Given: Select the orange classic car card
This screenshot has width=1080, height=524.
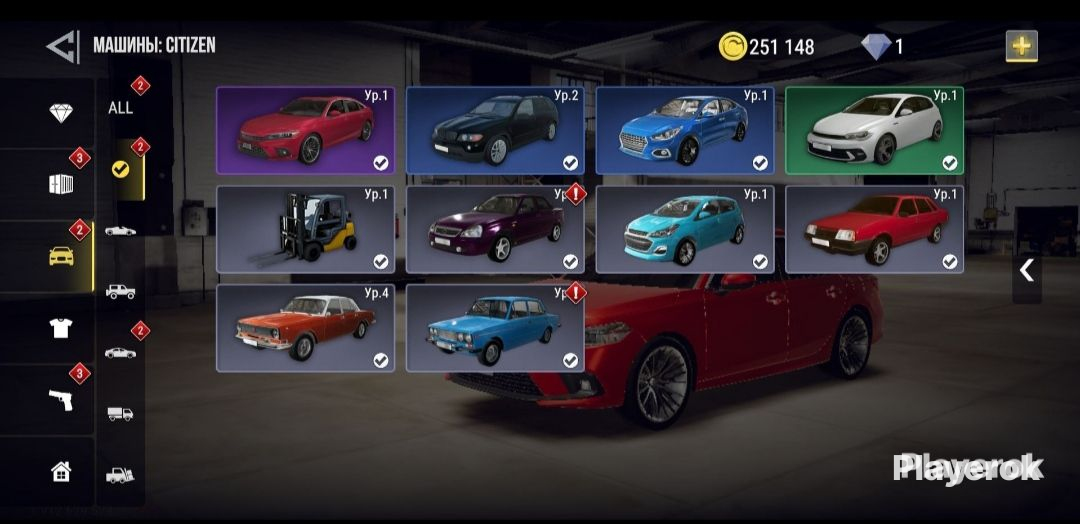Looking at the screenshot, I should tap(305, 328).
